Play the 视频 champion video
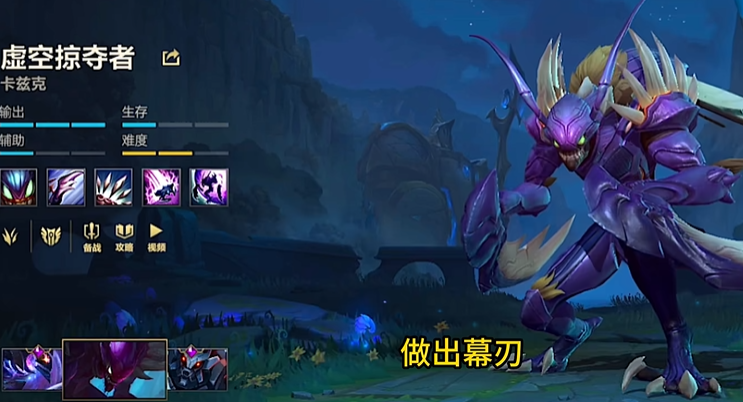This screenshot has height=402, width=743. pos(156,237)
